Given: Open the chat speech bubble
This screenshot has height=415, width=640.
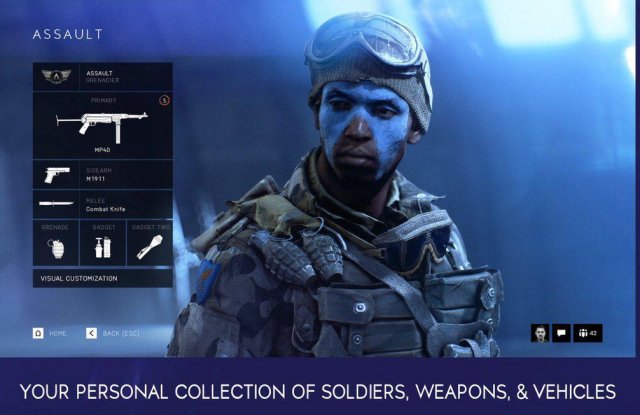Looking at the screenshot, I should (561, 333).
